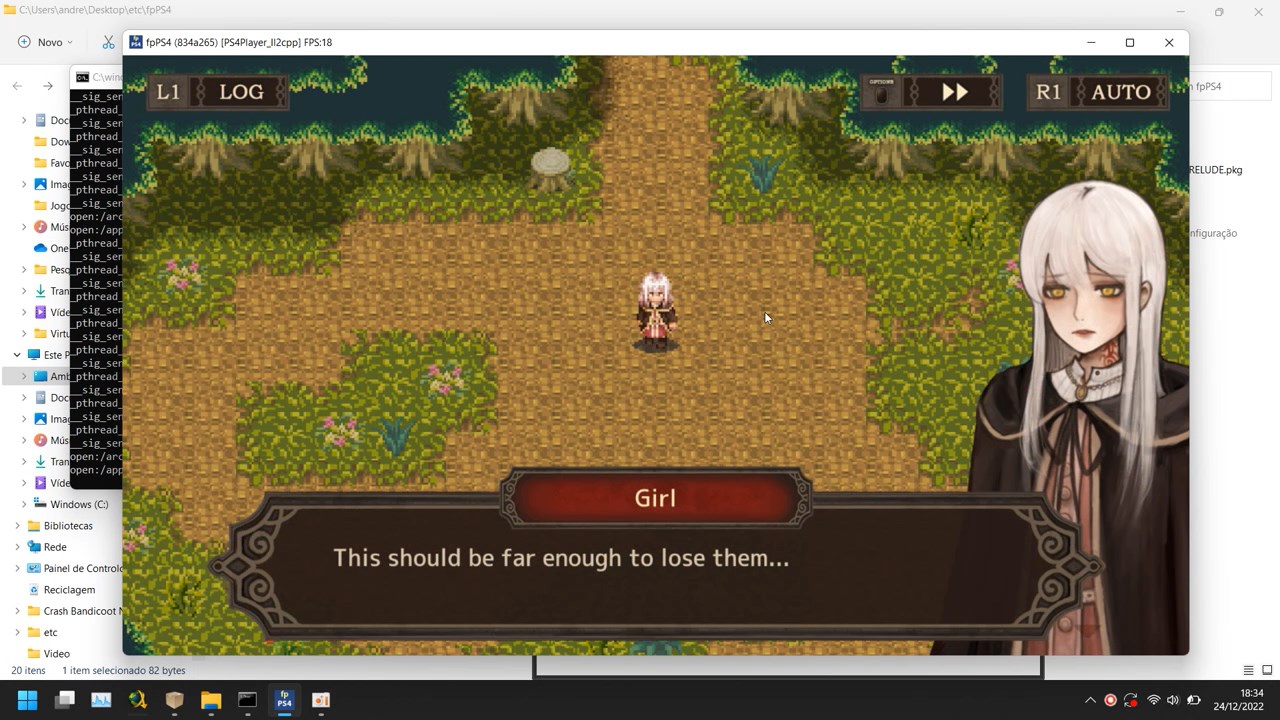The width and height of the screenshot is (1280, 720).
Task: Click the volume icon in the system tray
Action: (x=1173, y=700)
